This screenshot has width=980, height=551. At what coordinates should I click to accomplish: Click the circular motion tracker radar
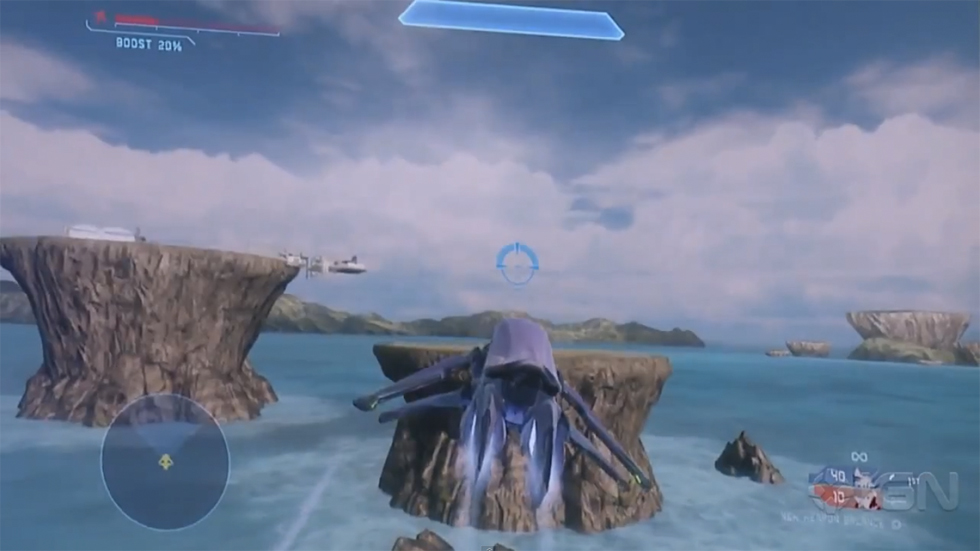(165, 461)
